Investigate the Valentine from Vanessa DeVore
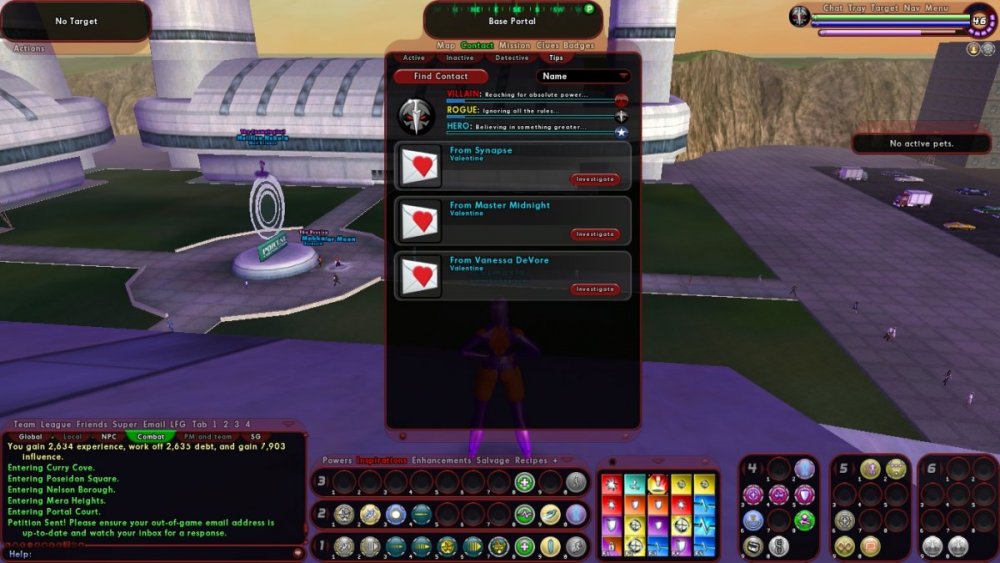Viewport: 1000px width, 563px height. 595,289
